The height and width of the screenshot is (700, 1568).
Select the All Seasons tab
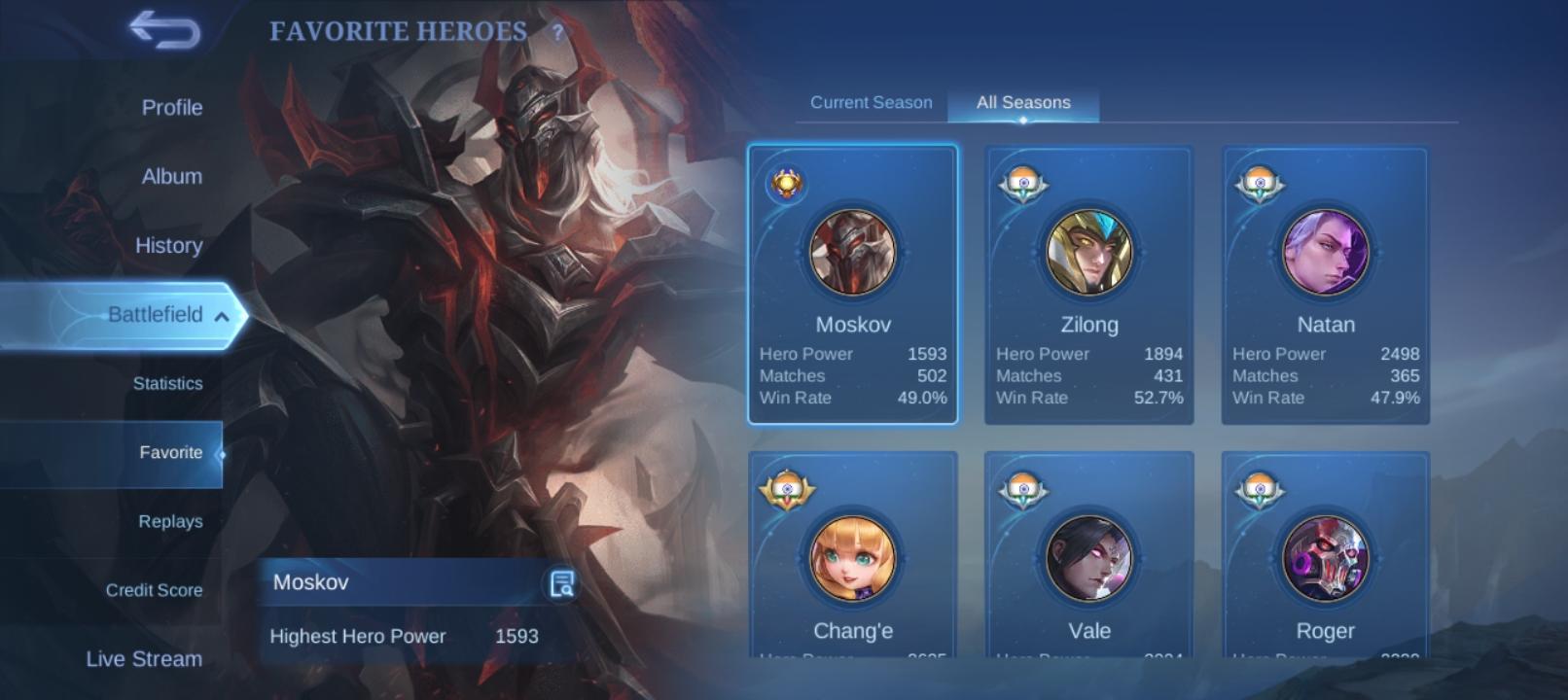coord(1022,102)
